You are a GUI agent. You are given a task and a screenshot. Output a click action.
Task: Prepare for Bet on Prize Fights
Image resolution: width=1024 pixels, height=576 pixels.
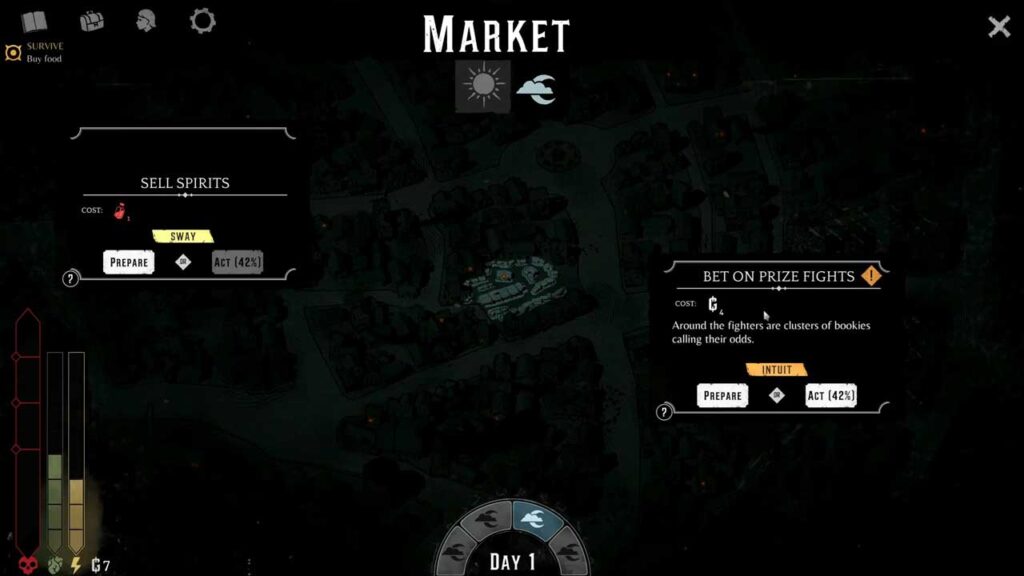pyautogui.click(x=722, y=395)
